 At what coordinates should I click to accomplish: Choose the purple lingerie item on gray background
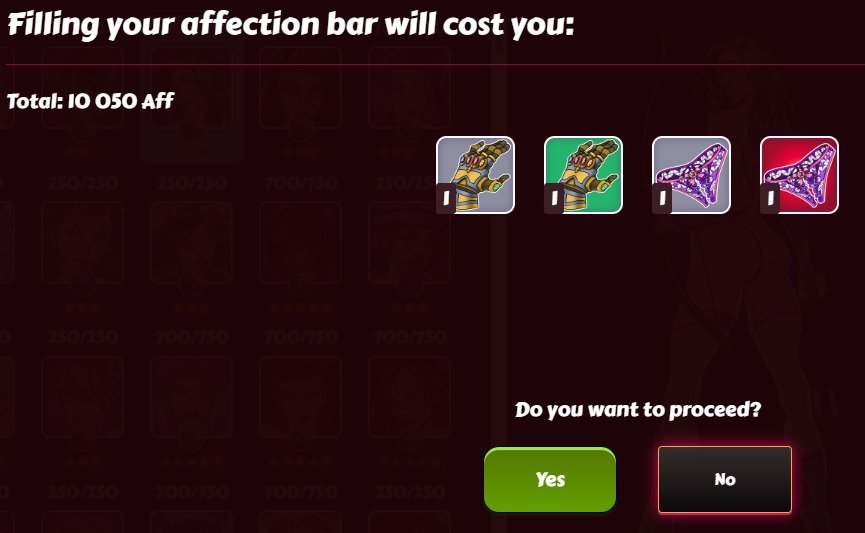[x=691, y=175]
